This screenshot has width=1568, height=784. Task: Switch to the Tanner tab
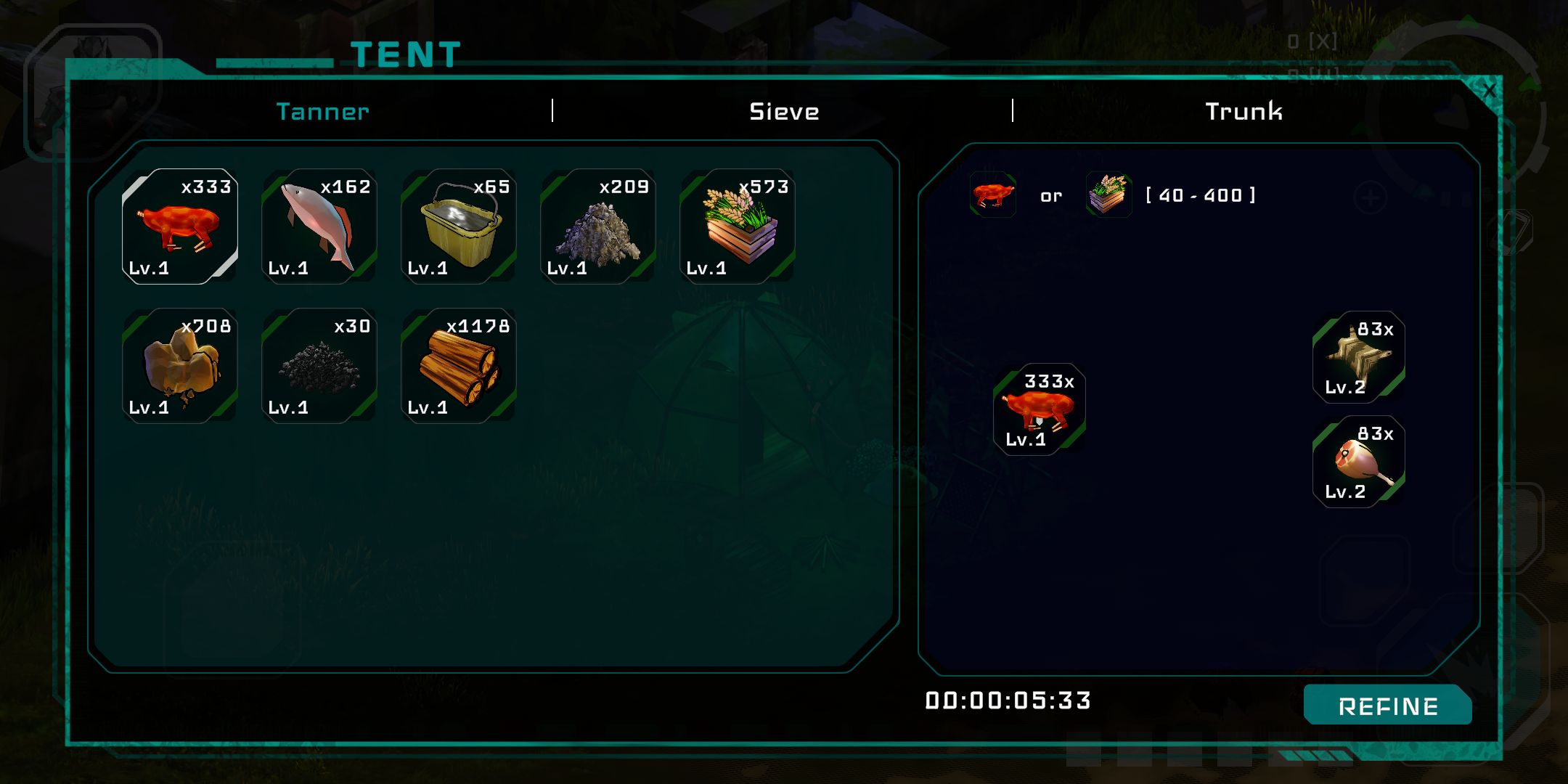[322, 111]
